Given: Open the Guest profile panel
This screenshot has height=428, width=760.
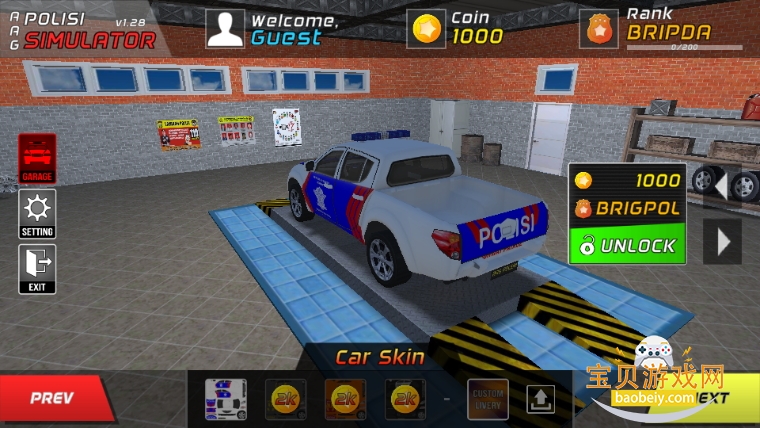Looking at the screenshot, I should [225, 29].
